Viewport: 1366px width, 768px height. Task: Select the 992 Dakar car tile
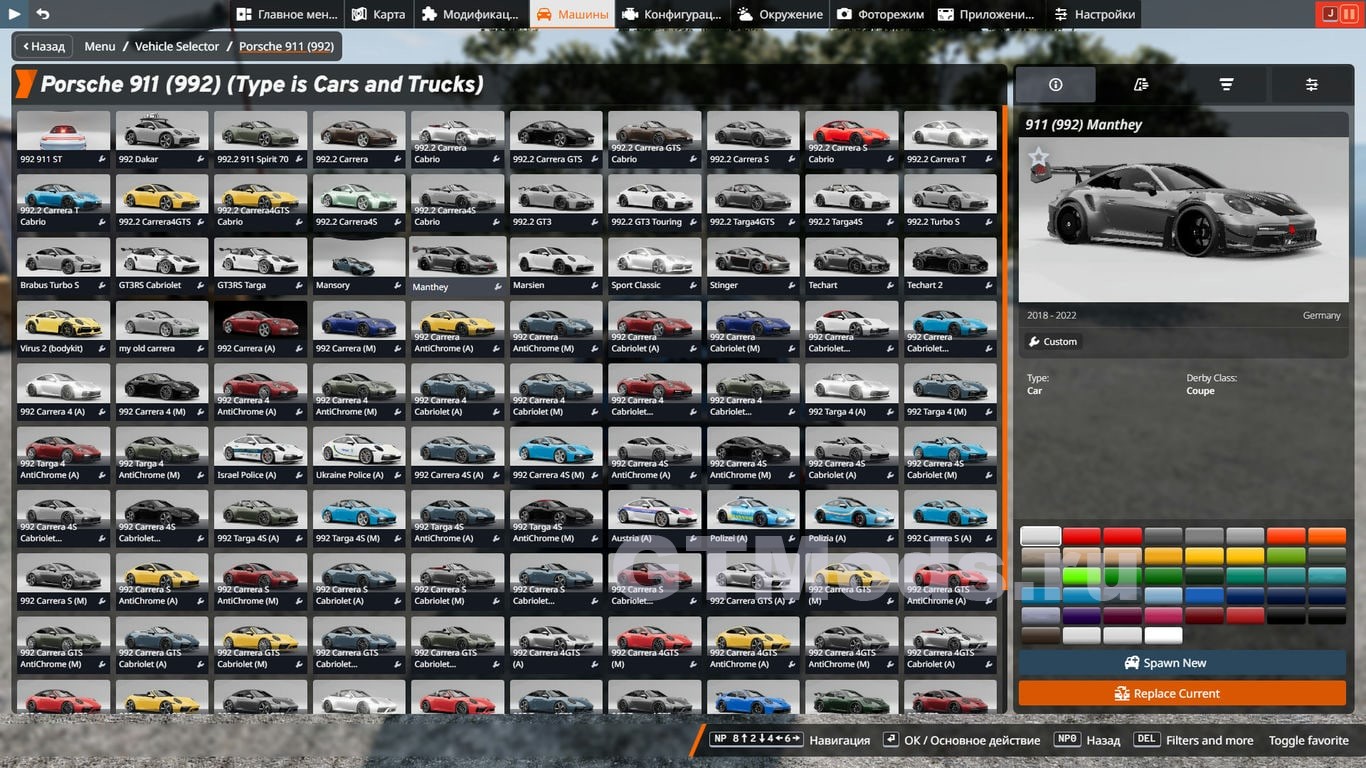(162, 138)
